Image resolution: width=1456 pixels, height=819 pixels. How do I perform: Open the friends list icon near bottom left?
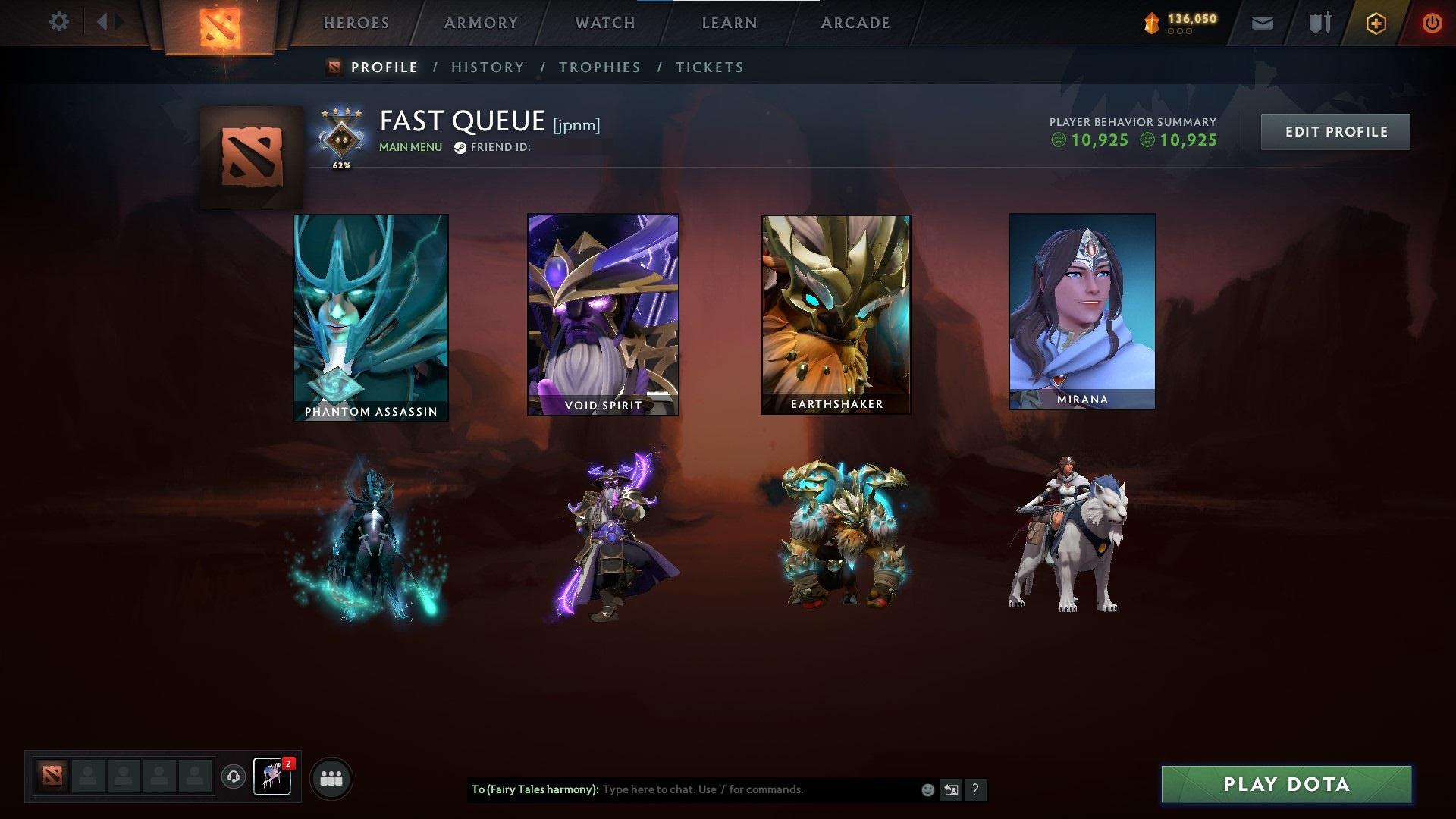point(331,777)
